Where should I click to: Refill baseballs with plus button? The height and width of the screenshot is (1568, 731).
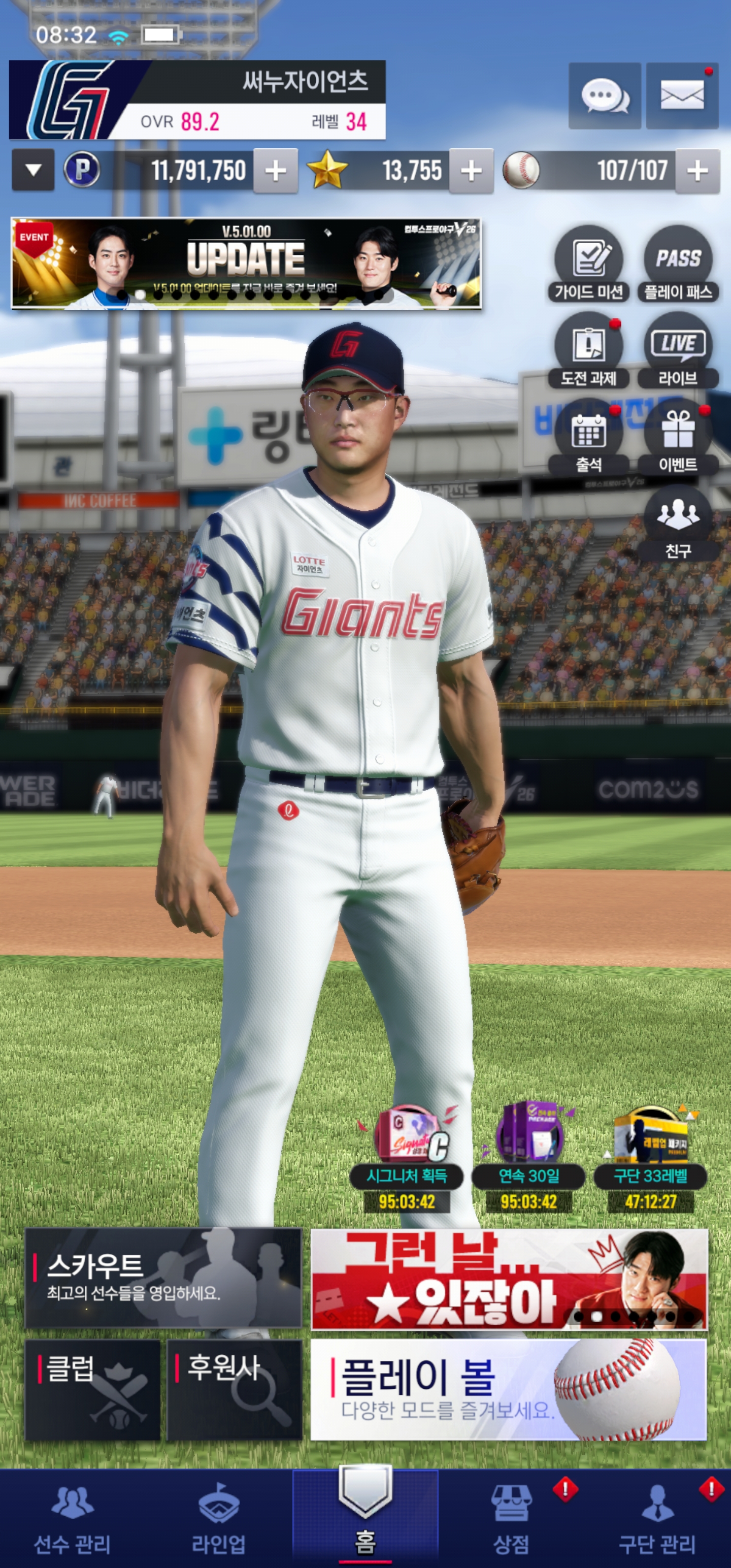[697, 171]
